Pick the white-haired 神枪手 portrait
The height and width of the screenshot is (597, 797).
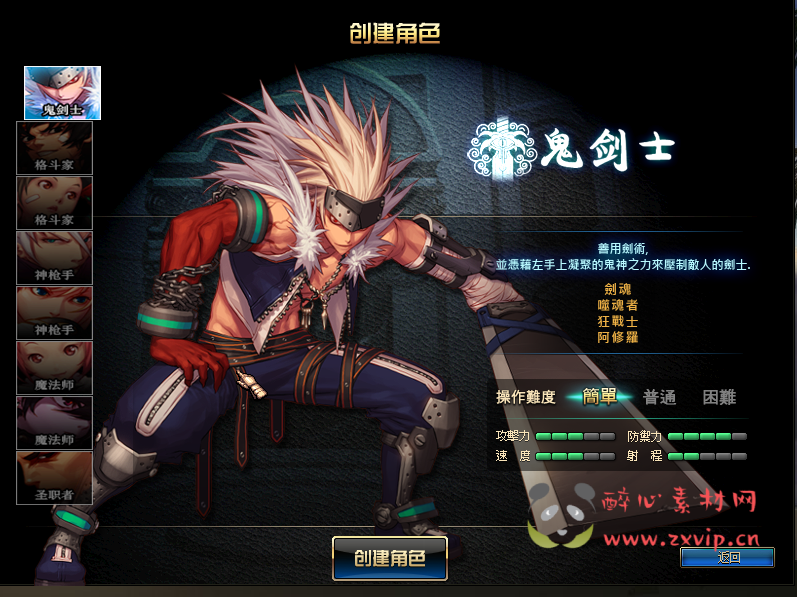[x=54, y=257]
